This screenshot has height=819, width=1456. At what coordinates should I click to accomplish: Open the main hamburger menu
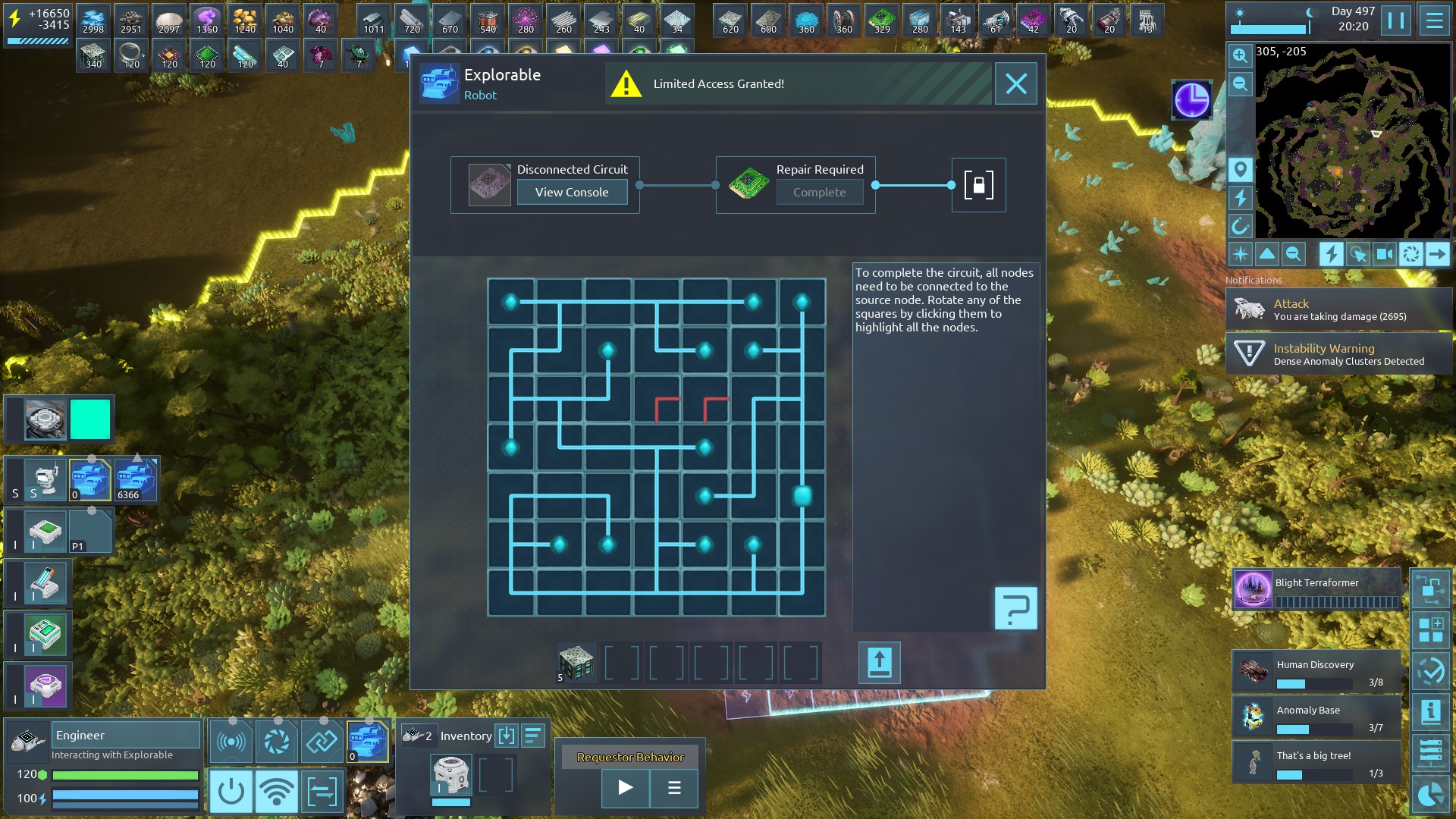coord(1434,20)
